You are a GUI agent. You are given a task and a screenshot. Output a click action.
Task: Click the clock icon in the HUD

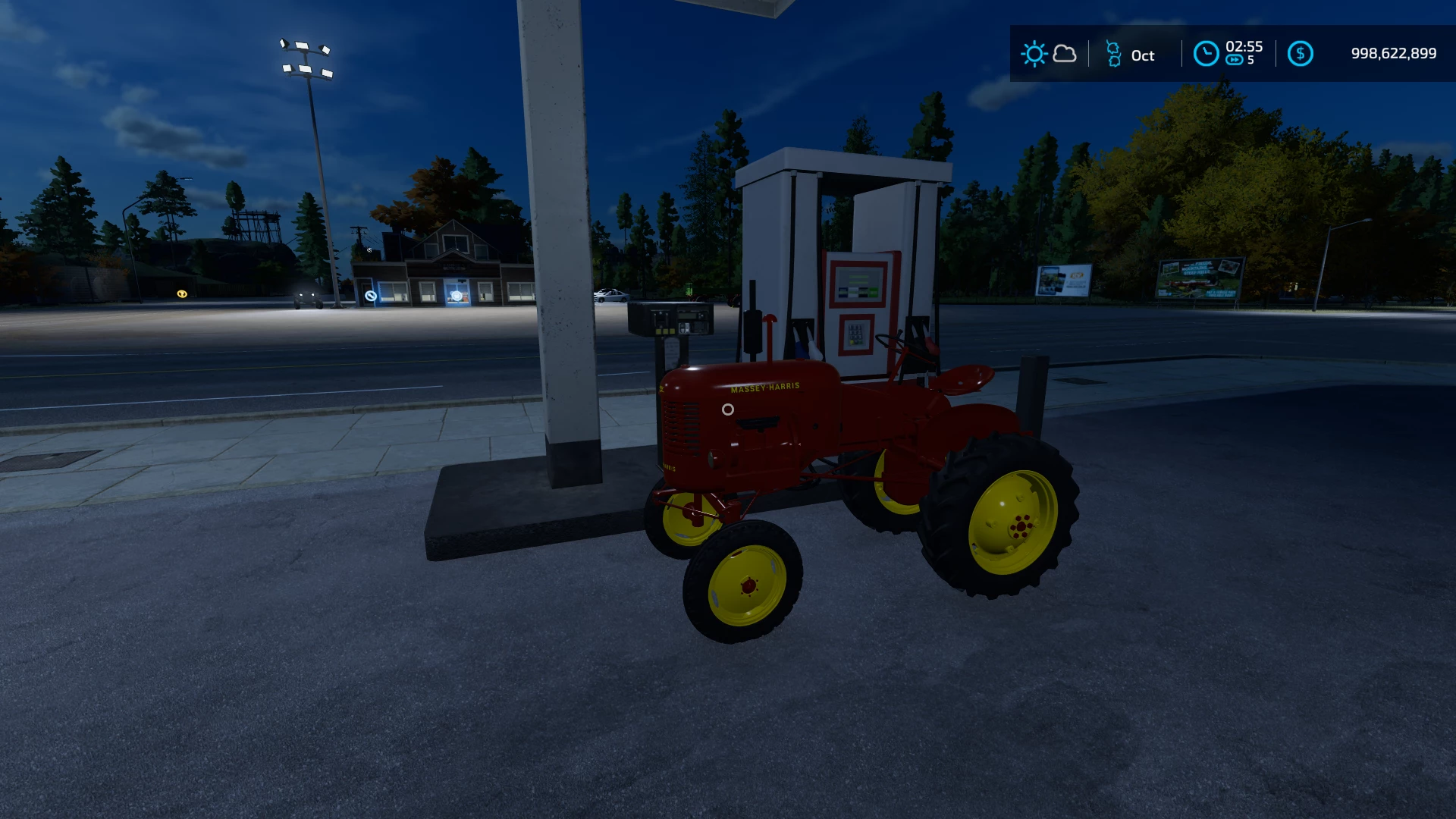click(1205, 54)
